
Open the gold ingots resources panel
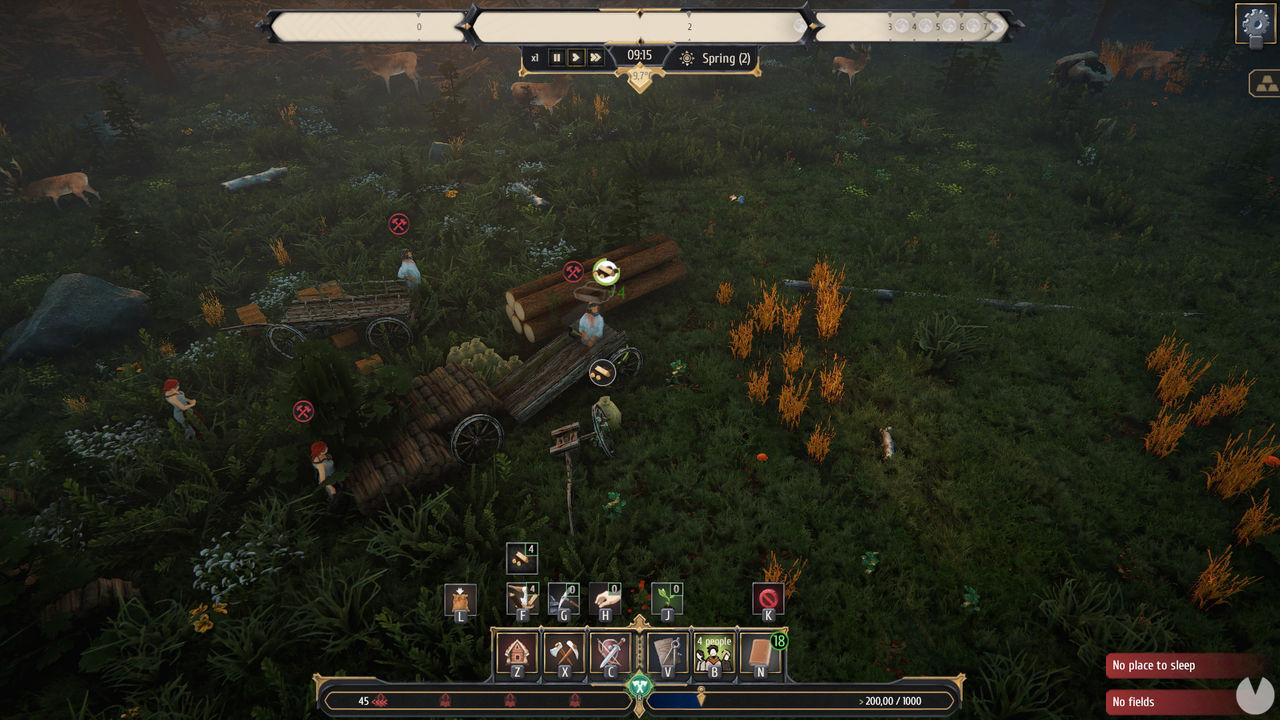(1264, 83)
